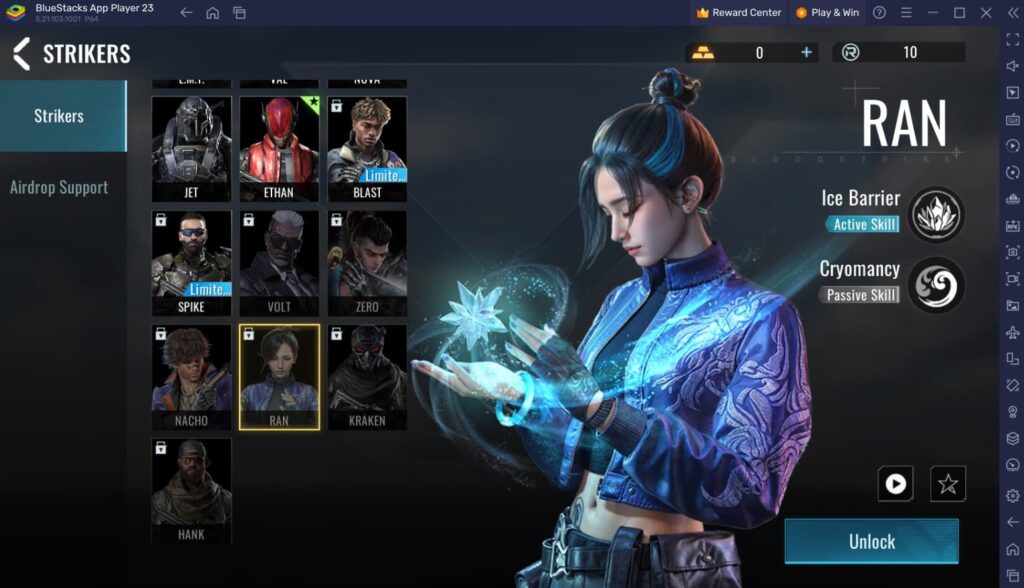Open the BlueStacks Reward Center

pos(739,13)
